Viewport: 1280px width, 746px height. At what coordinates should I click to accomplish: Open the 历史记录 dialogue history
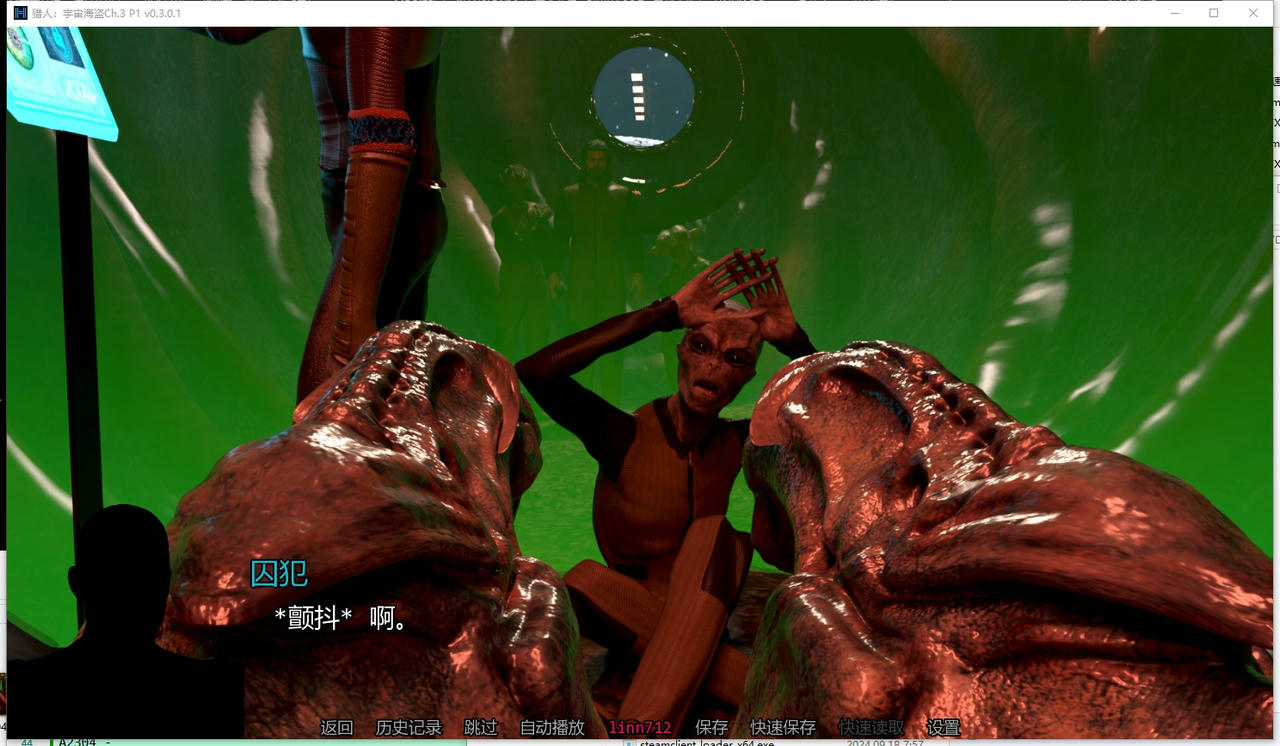406,728
